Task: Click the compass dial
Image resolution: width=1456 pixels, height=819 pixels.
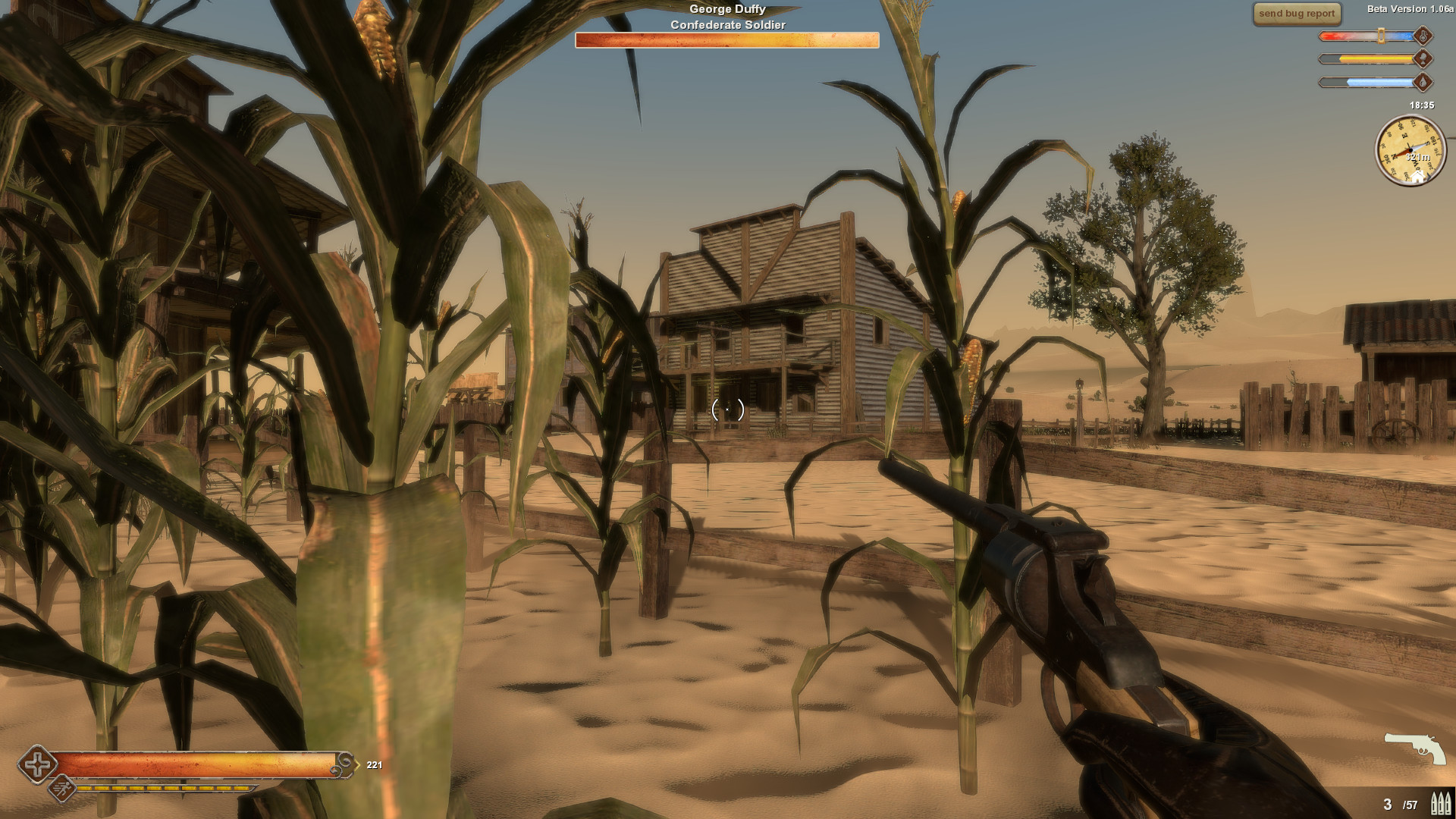Action: click(x=1410, y=150)
